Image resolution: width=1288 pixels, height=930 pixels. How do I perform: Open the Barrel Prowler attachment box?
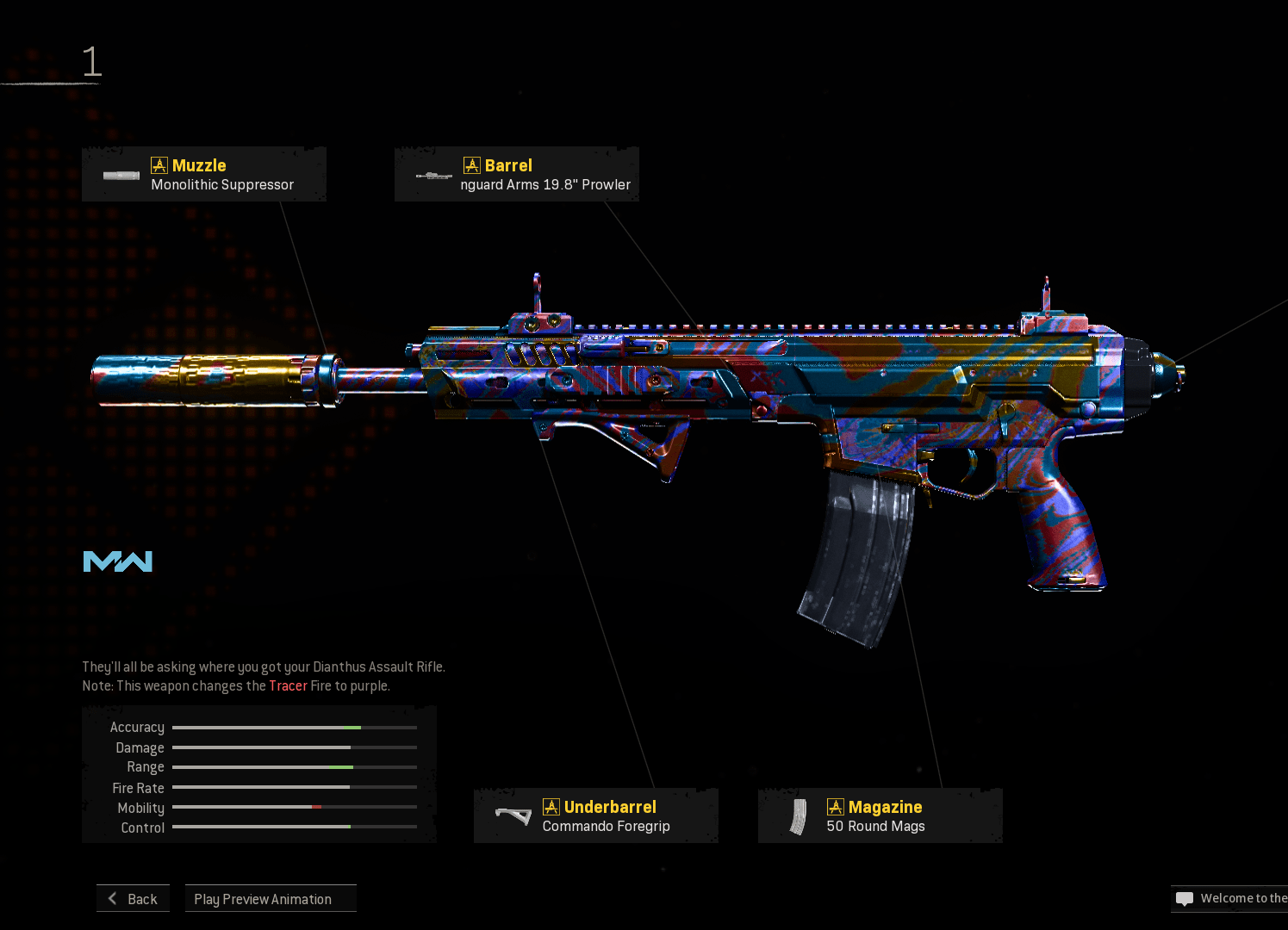click(517, 175)
